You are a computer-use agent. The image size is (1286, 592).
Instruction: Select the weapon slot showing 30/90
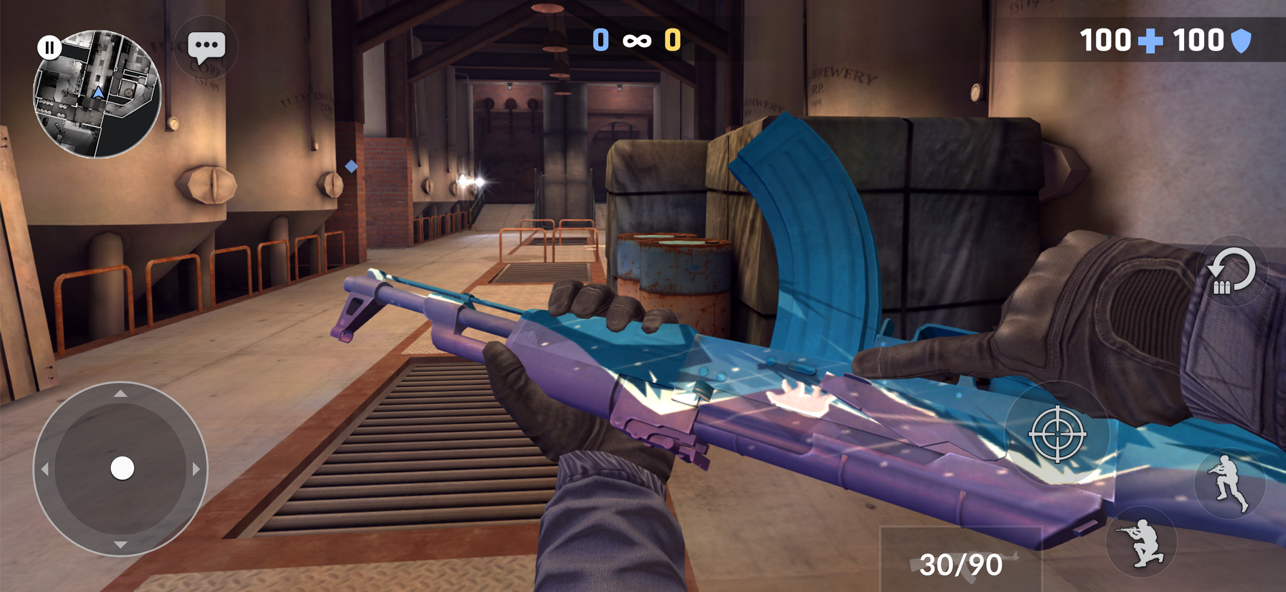(960, 564)
